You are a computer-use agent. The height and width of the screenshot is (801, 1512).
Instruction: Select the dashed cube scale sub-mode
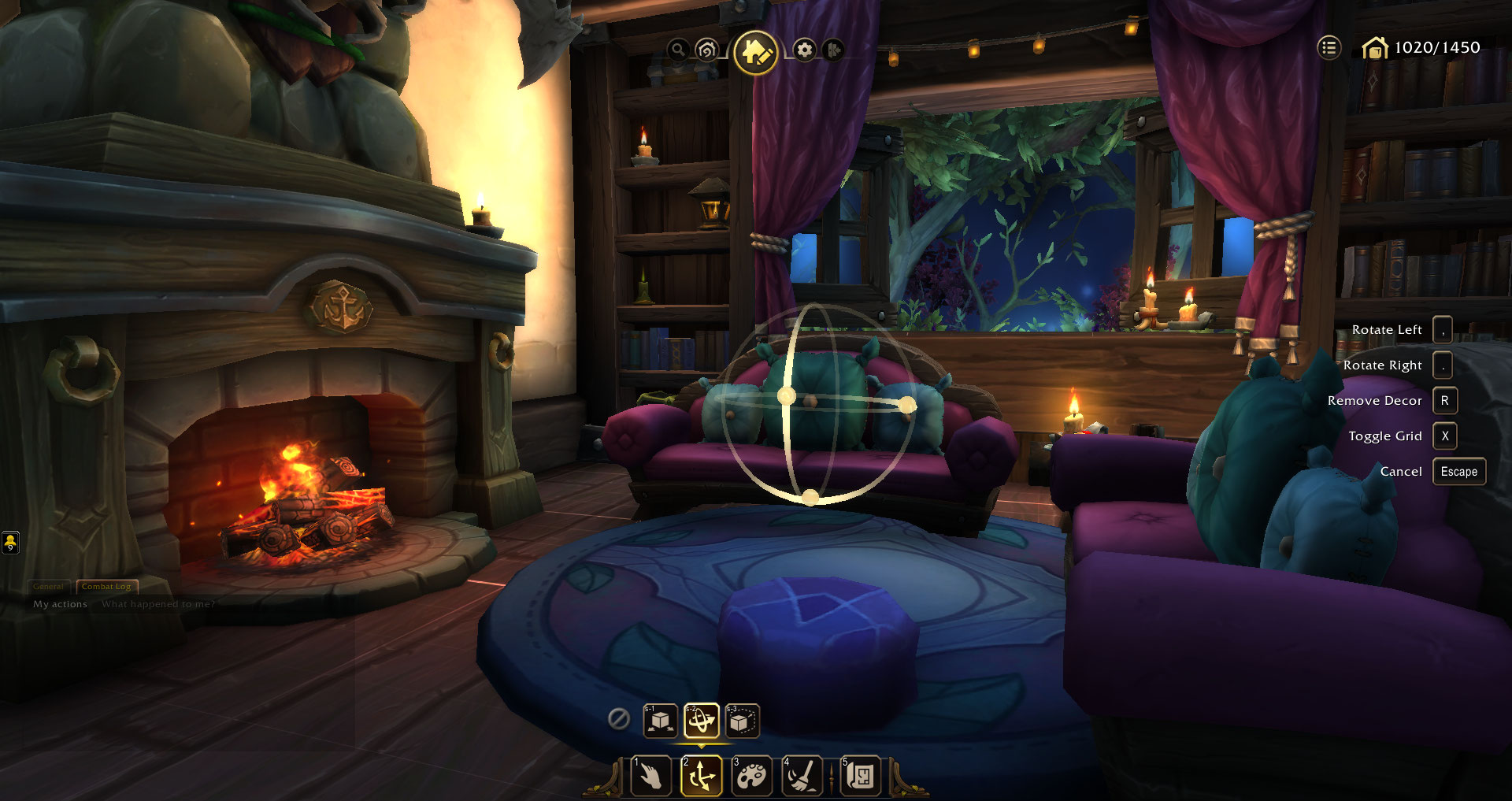[x=742, y=721]
